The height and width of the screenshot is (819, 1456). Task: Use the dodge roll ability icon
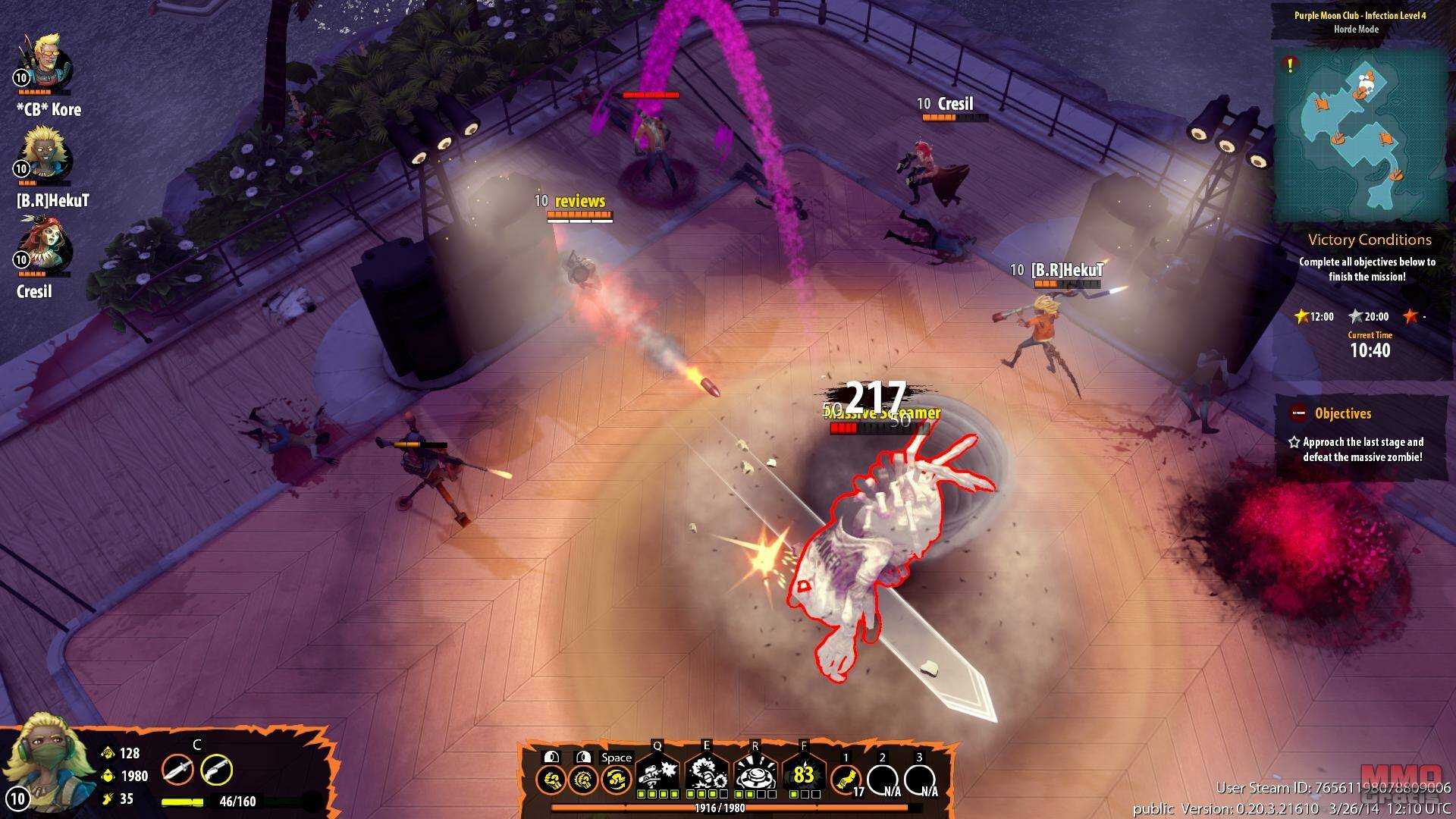coord(616,780)
